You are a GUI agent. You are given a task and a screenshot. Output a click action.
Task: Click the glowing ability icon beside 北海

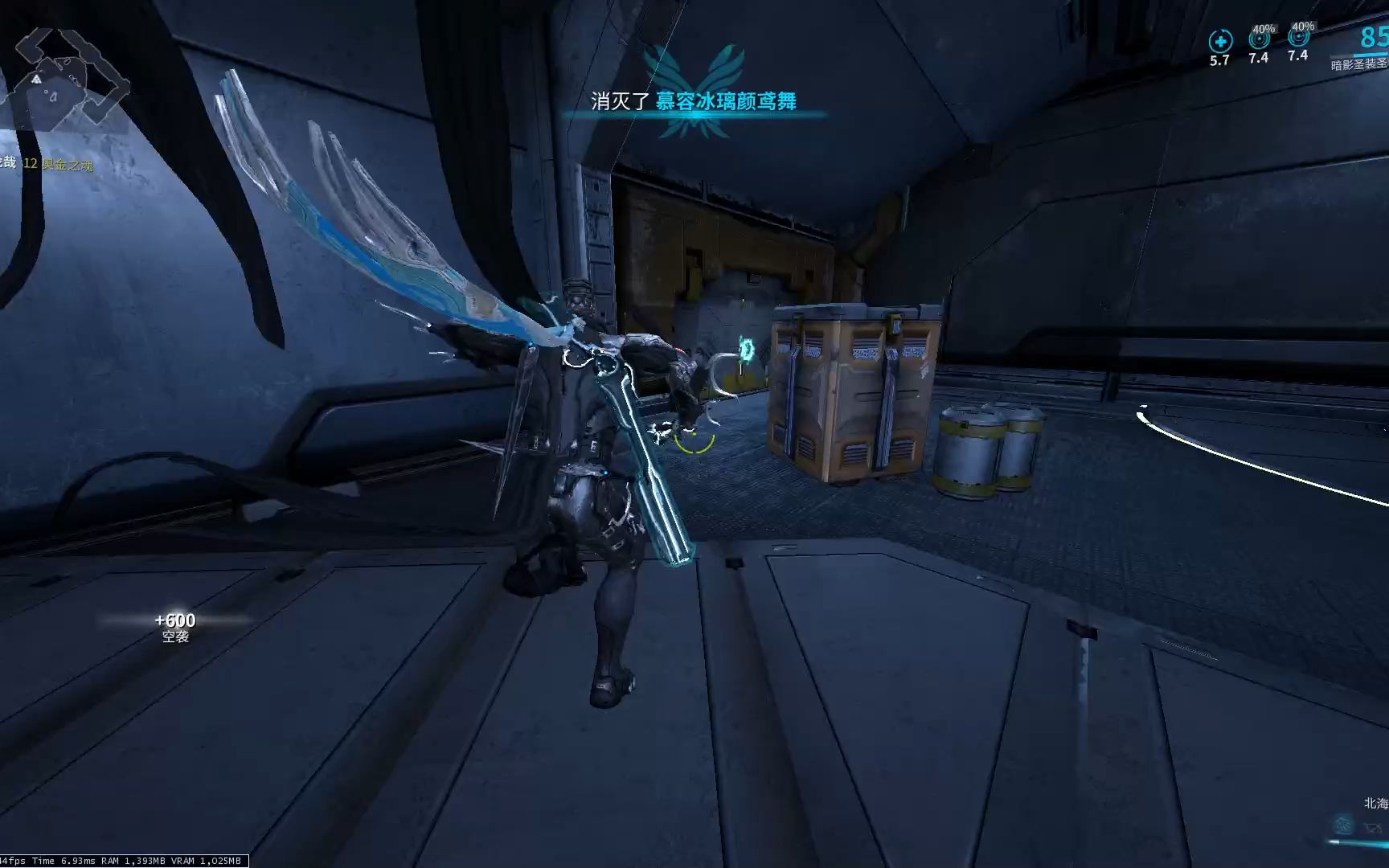[x=1342, y=825]
